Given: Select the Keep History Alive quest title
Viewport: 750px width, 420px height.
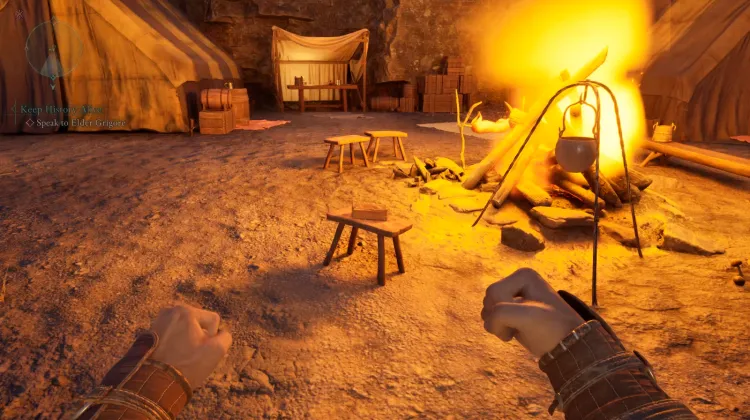Looking at the screenshot, I should coord(60,109).
